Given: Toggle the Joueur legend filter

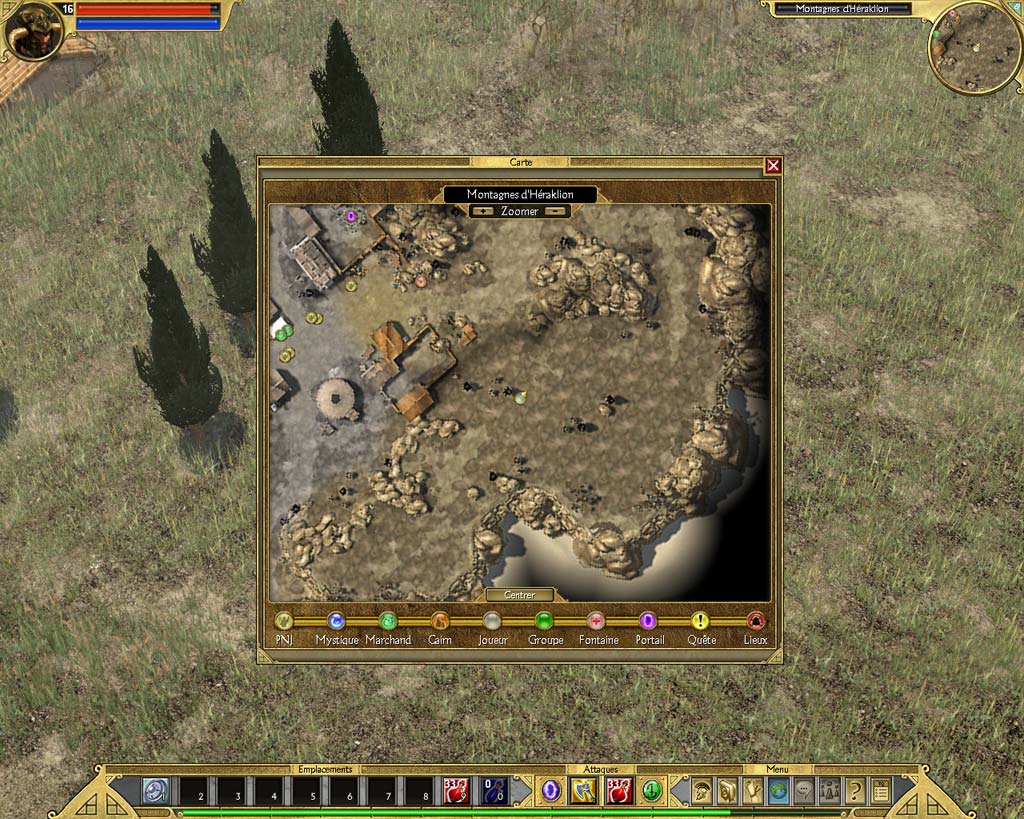Looking at the screenshot, I should click(x=492, y=621).
